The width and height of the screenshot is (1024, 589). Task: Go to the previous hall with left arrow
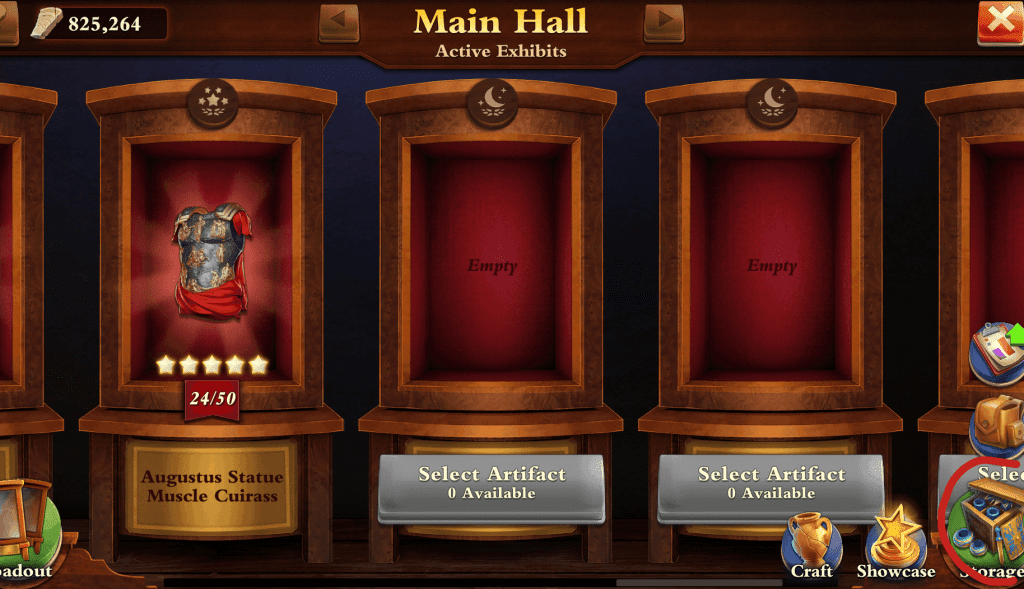(x=338, y=21)
